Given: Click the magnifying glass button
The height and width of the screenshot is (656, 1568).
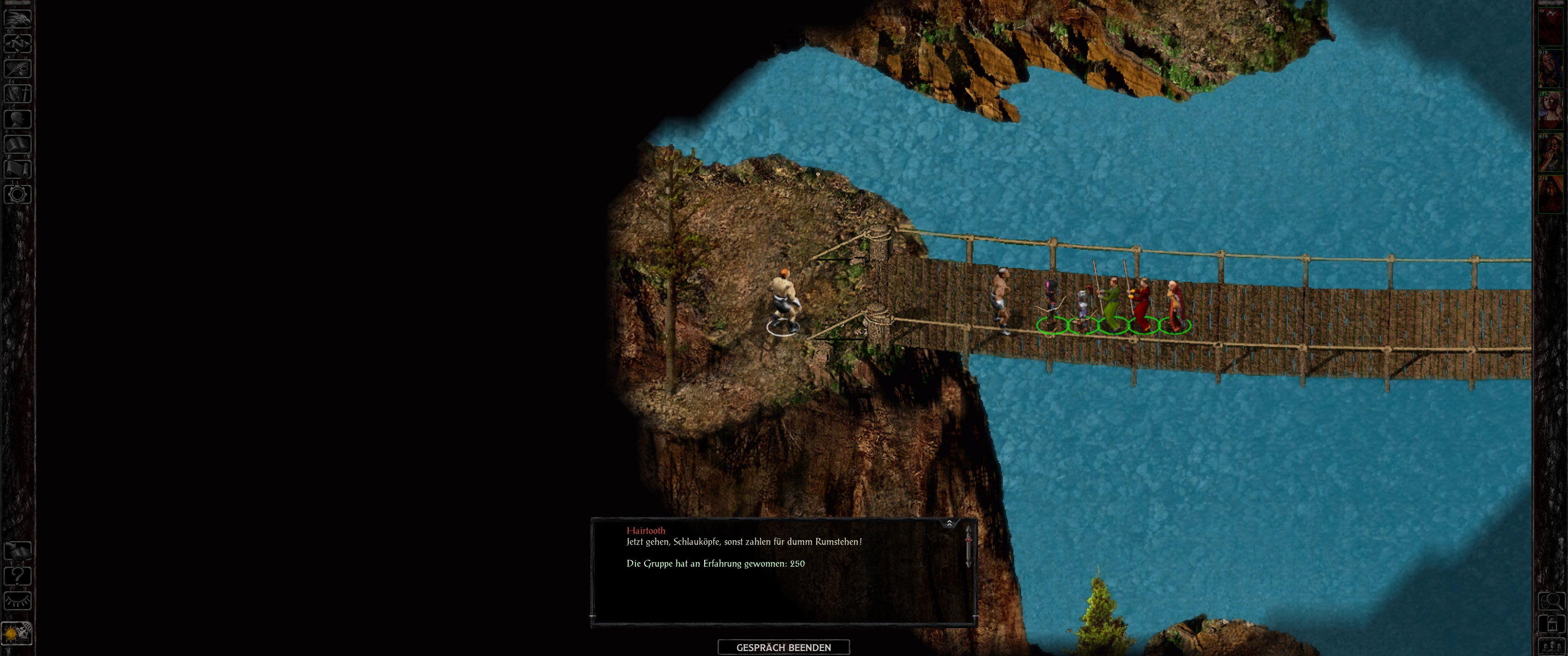Looking at the screenshot, I should (x=1552, y=602).
